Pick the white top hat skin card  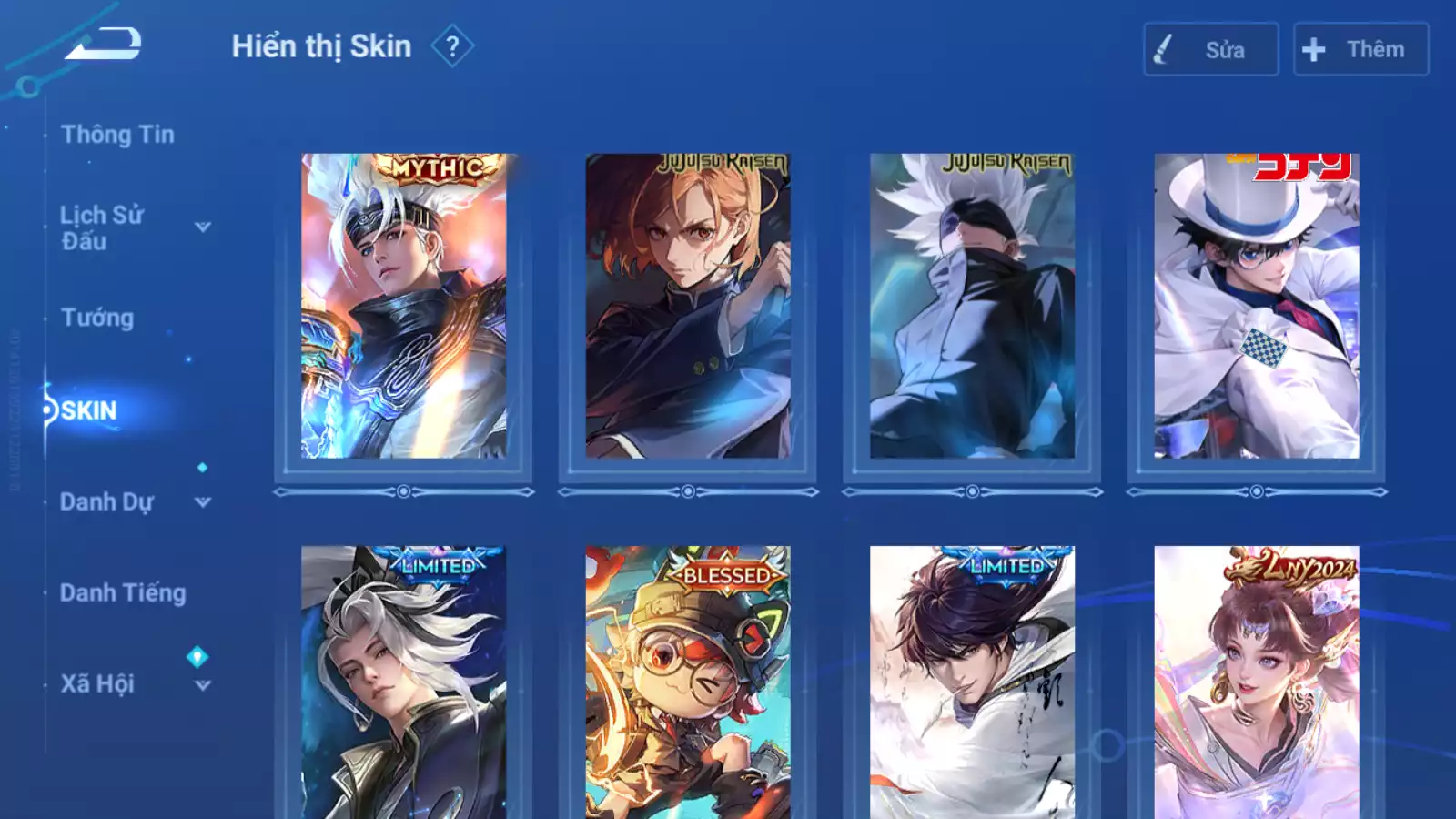coord(1257,306)
